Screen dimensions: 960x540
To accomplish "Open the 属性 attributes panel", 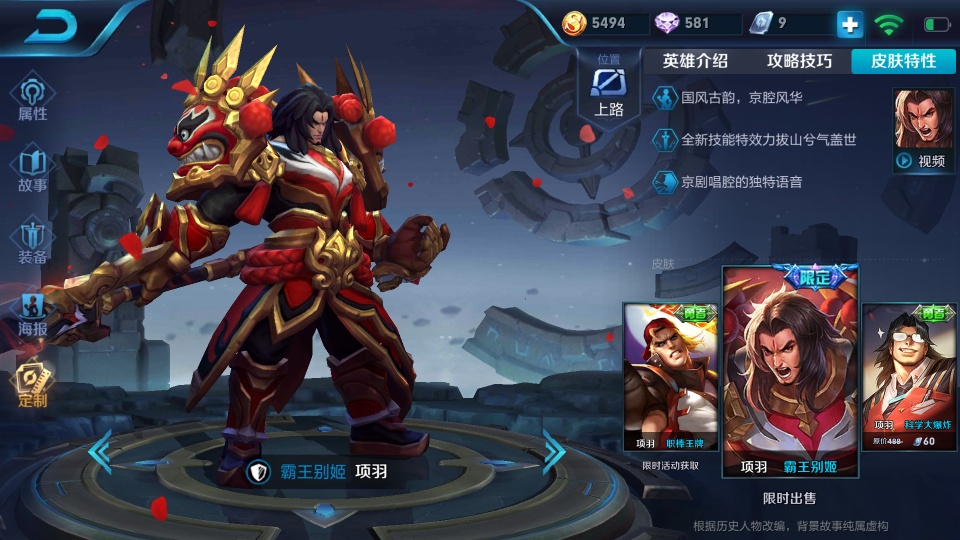I will pyautogui.click(x=32, y=100).
